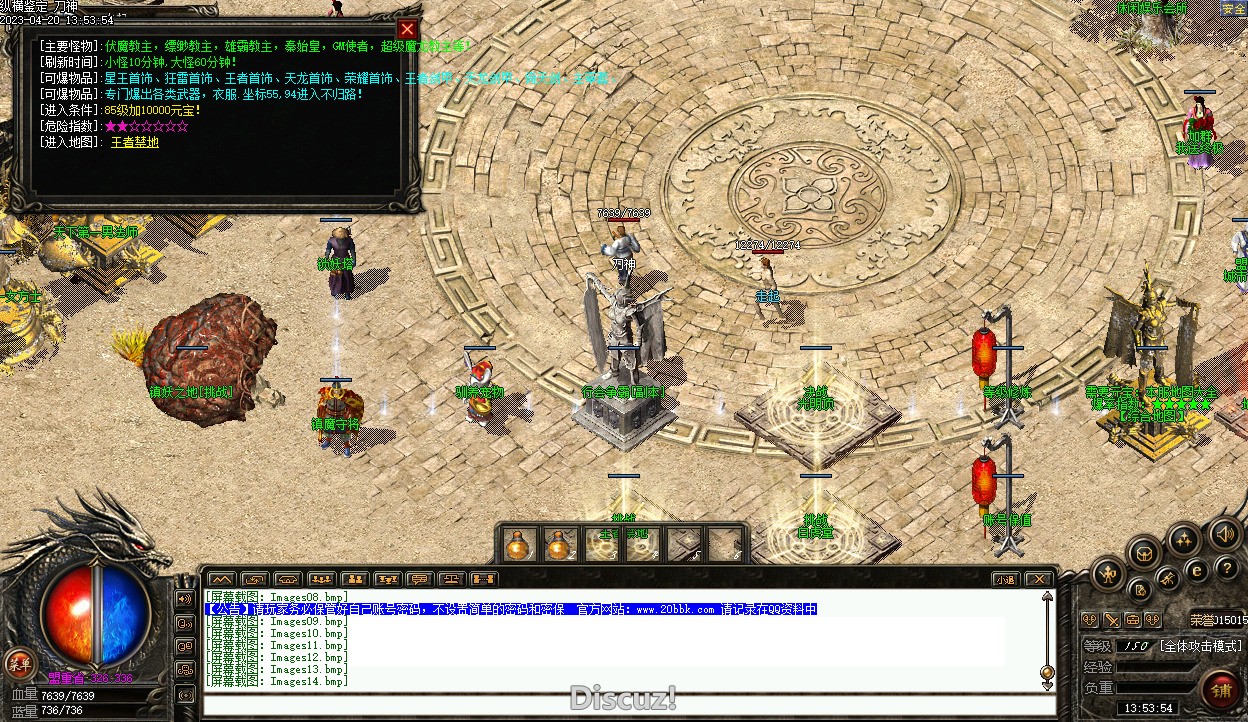Open the 铺 shop button

1221,690
